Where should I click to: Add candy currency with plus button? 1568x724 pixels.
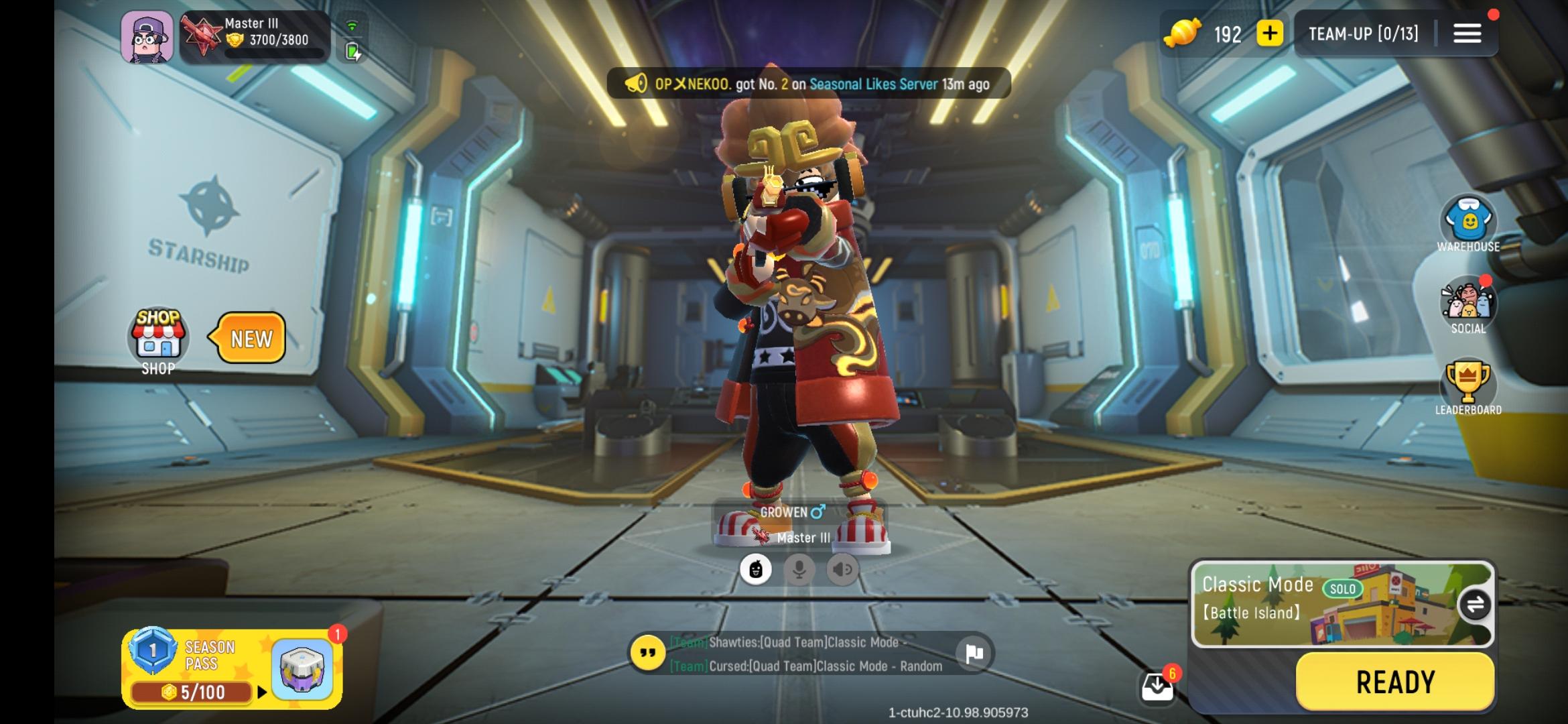click(x=1269, y=34)
